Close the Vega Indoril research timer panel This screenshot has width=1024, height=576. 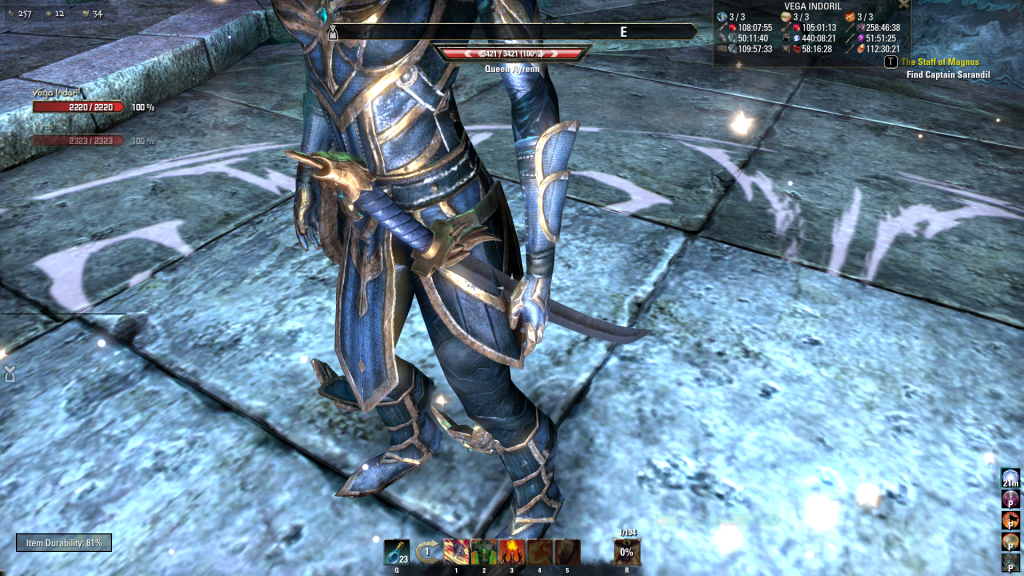[x=904, y=5]
